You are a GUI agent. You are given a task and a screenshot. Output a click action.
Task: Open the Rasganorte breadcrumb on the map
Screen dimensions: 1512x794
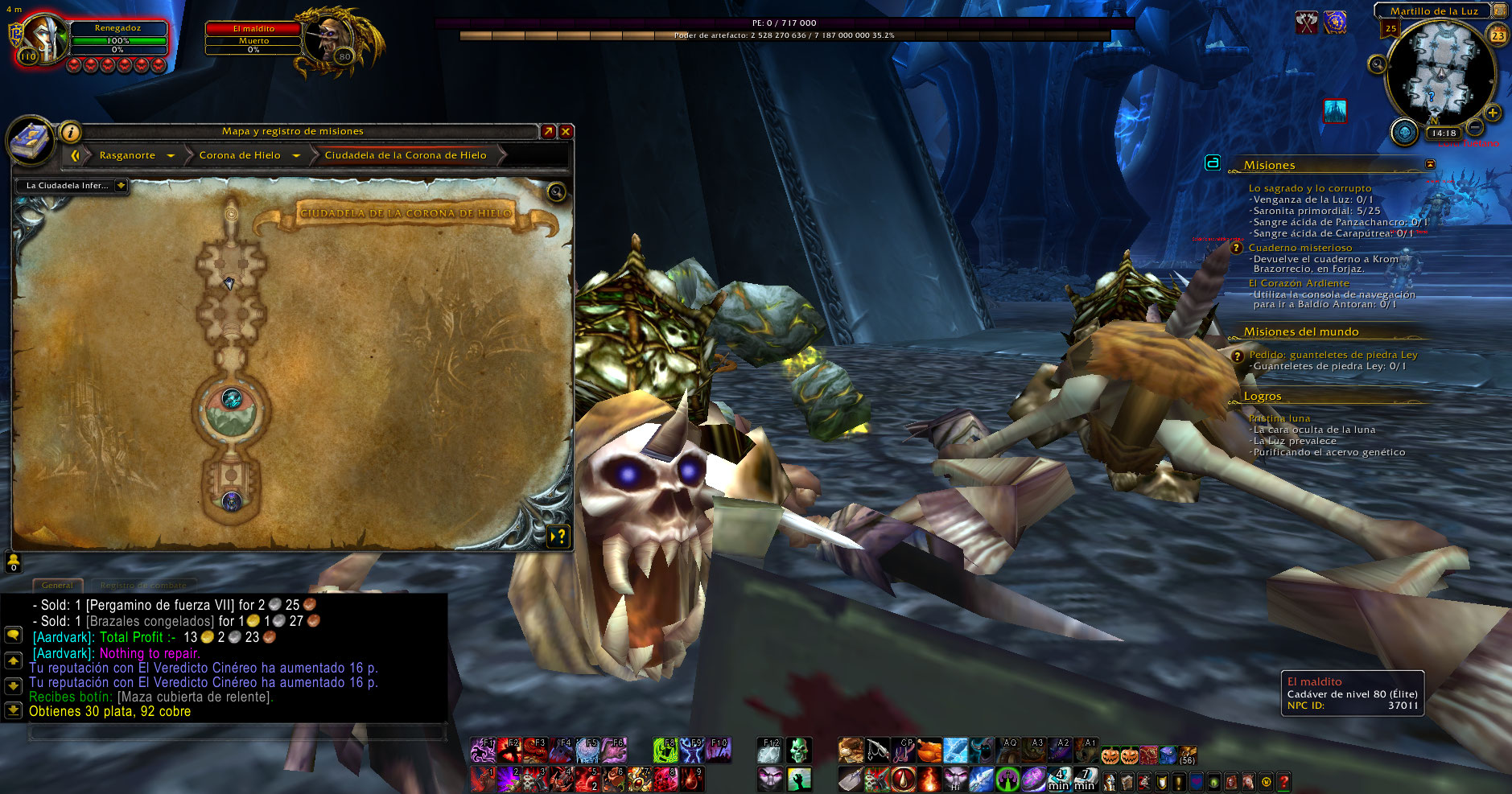[x=127, y=155]
